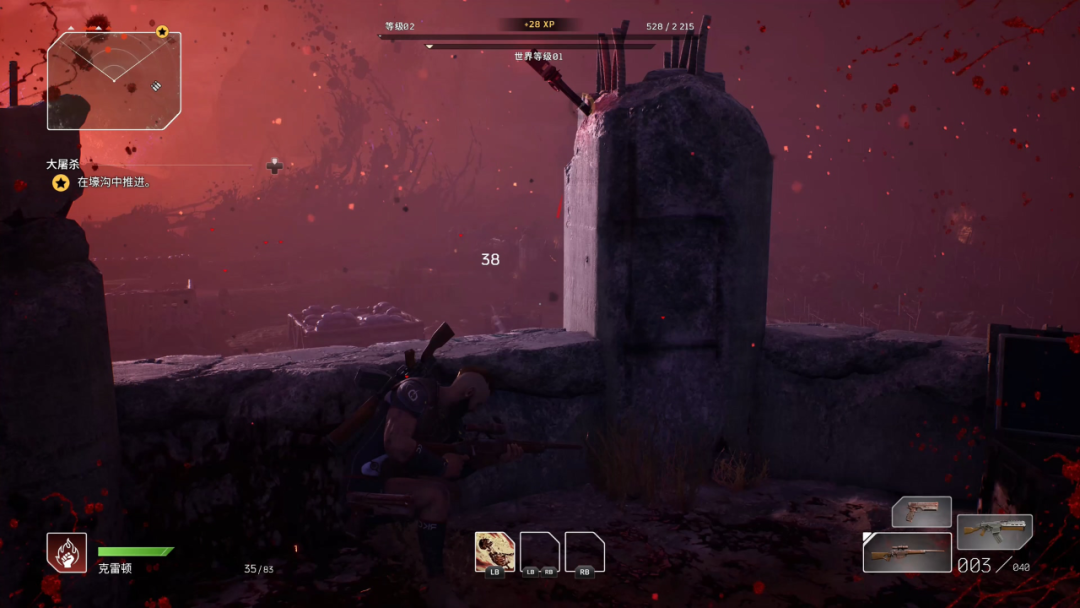Switch to the assault rifle weapon slot
The width and height of the screenshot is (1080, 608).
tap(994, 532)
